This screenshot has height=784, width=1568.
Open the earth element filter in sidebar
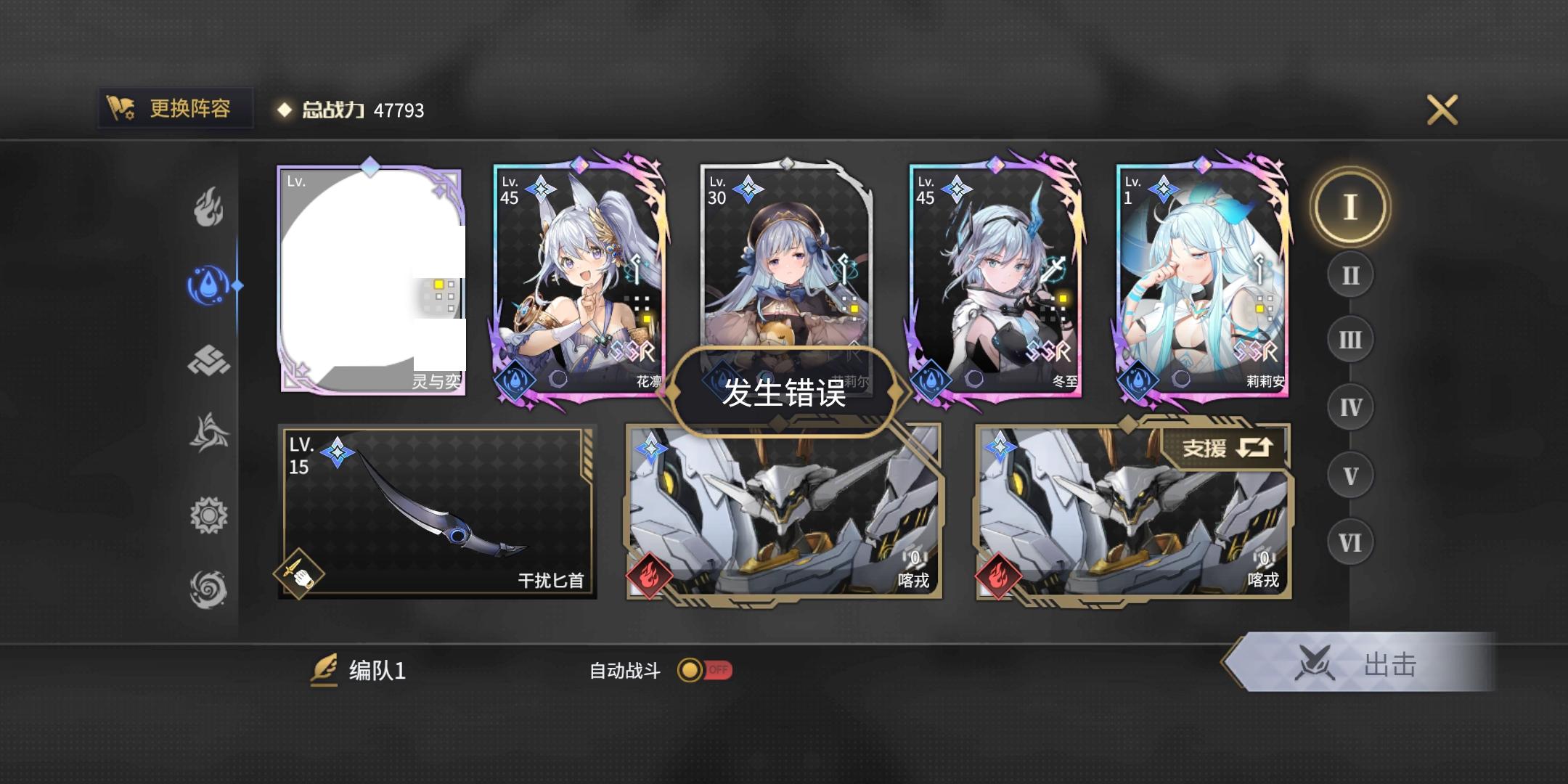click(x=208, y=359)
